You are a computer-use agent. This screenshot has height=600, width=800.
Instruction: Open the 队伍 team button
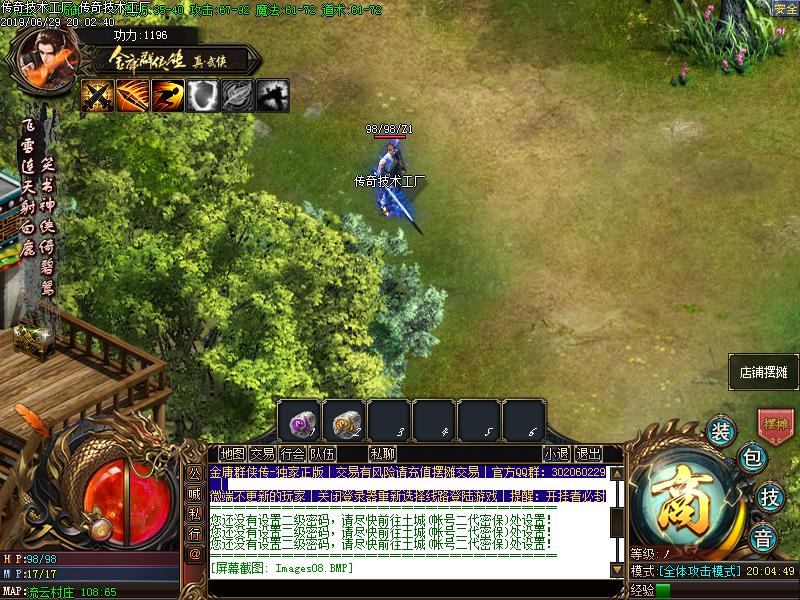pyautogui.click(x=322, y=454)
